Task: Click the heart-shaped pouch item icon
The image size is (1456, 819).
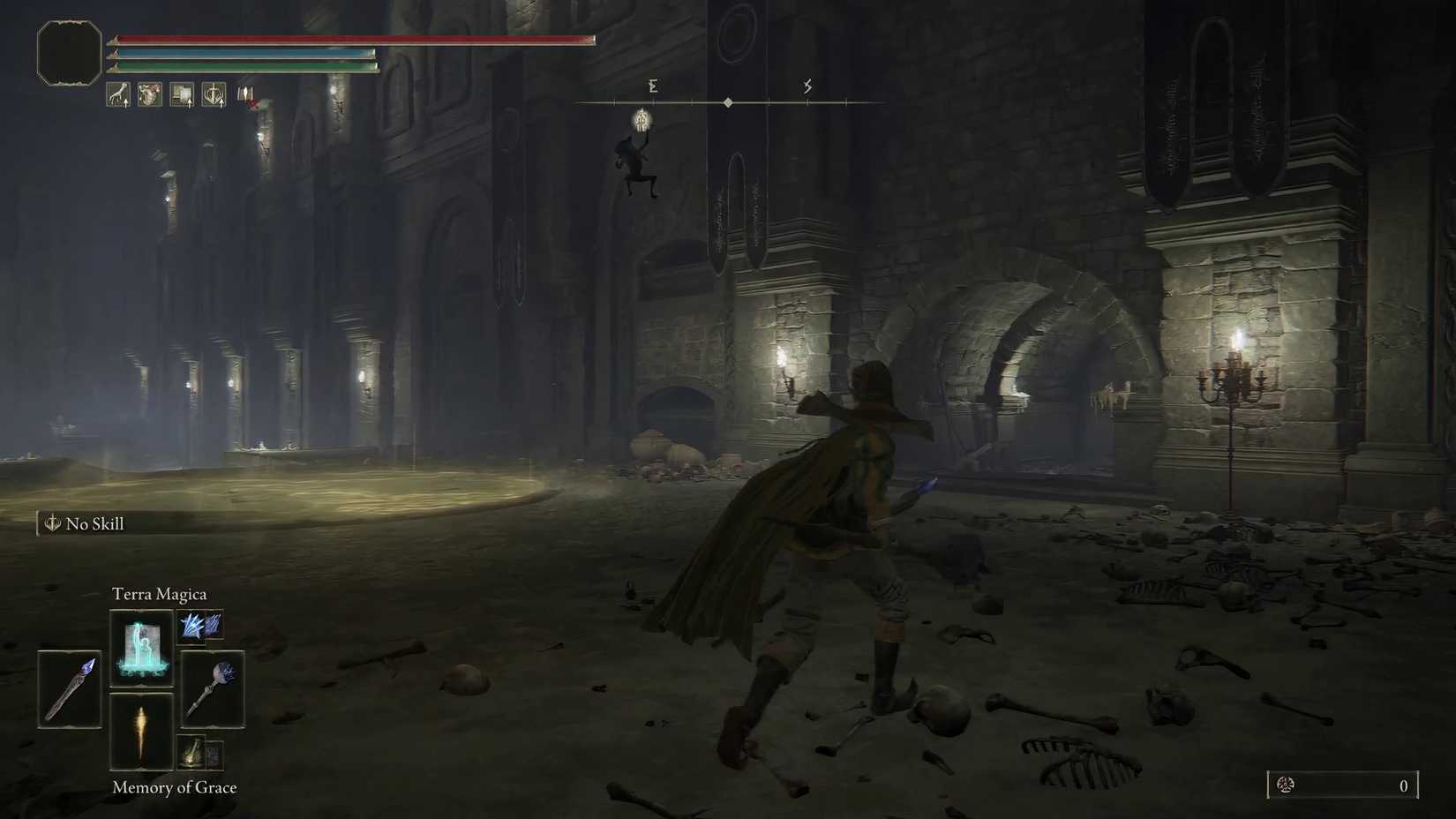Action: [x=149, y=94]
